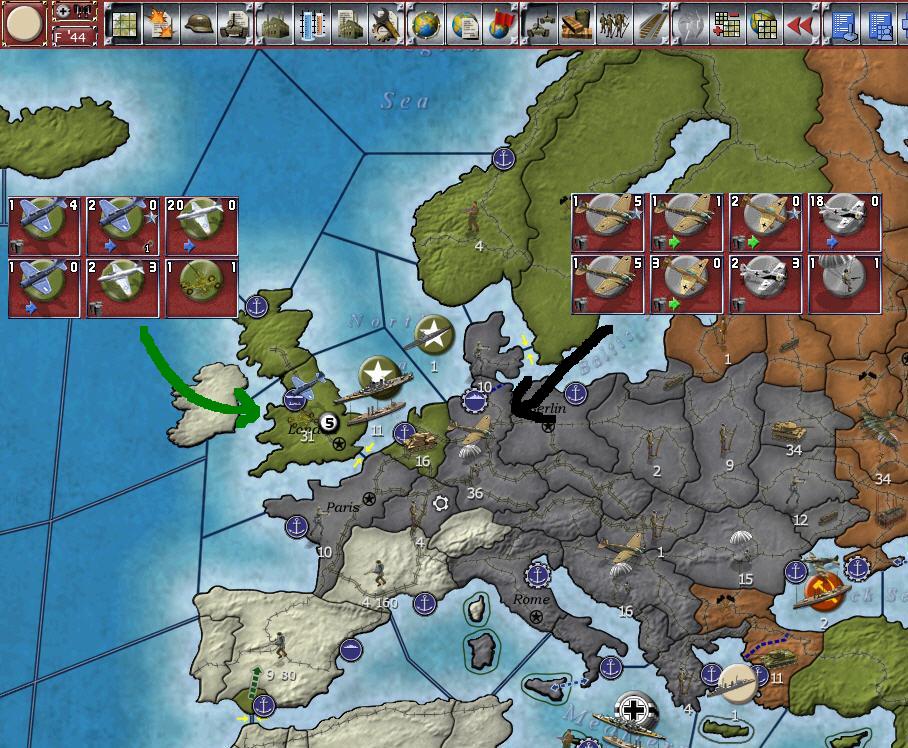Open the wrench and gear icon
The image size is (908, 748).
[385, 23]
